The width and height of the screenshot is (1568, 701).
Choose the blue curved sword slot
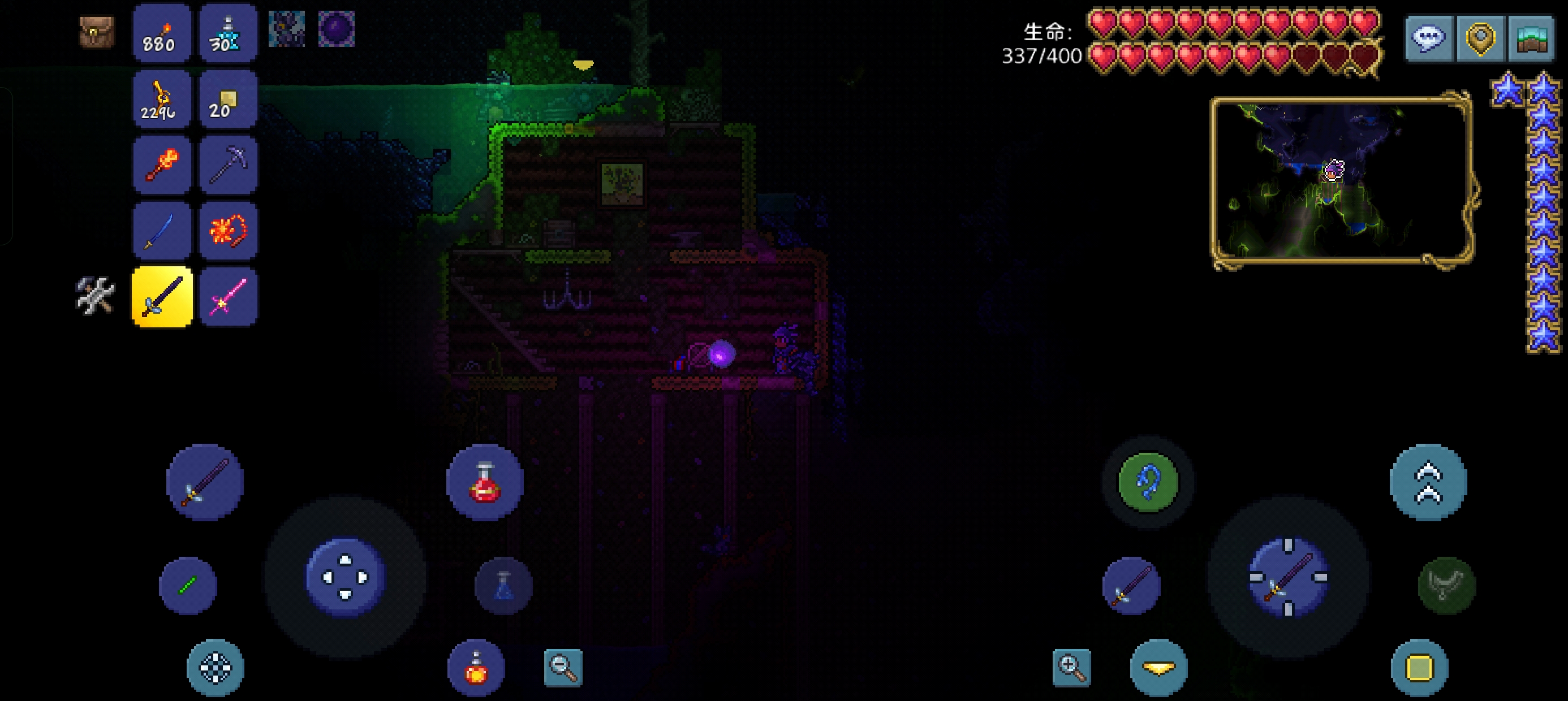click(162, 231)
